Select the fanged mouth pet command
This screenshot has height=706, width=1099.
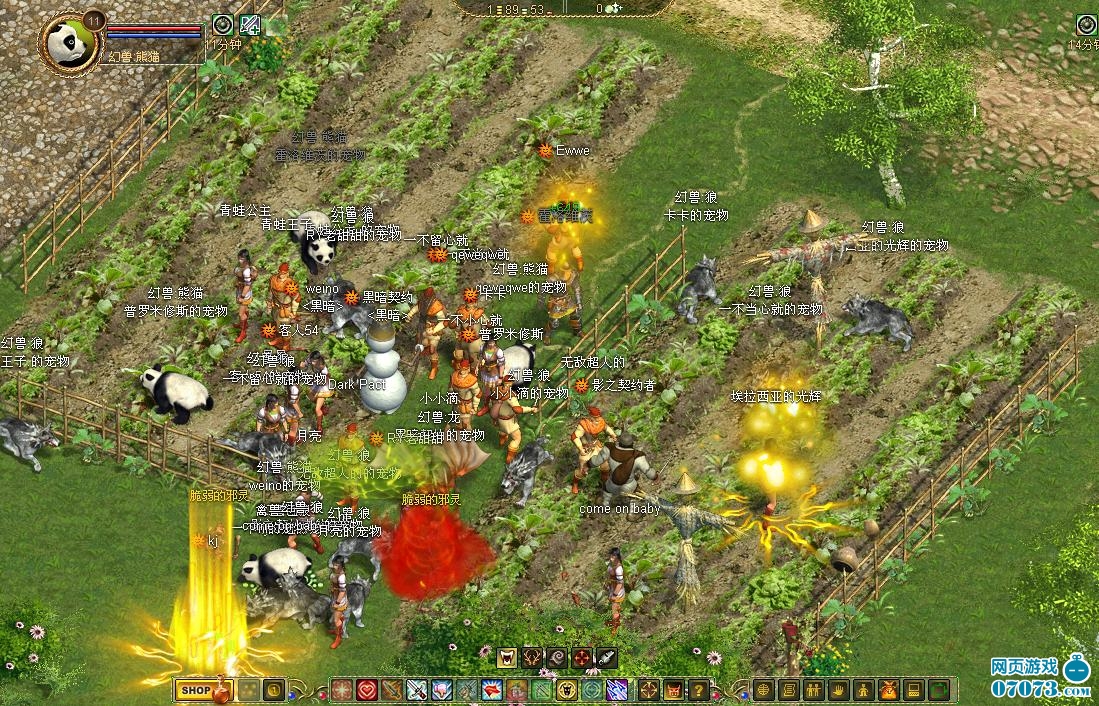tap(508, 658)
